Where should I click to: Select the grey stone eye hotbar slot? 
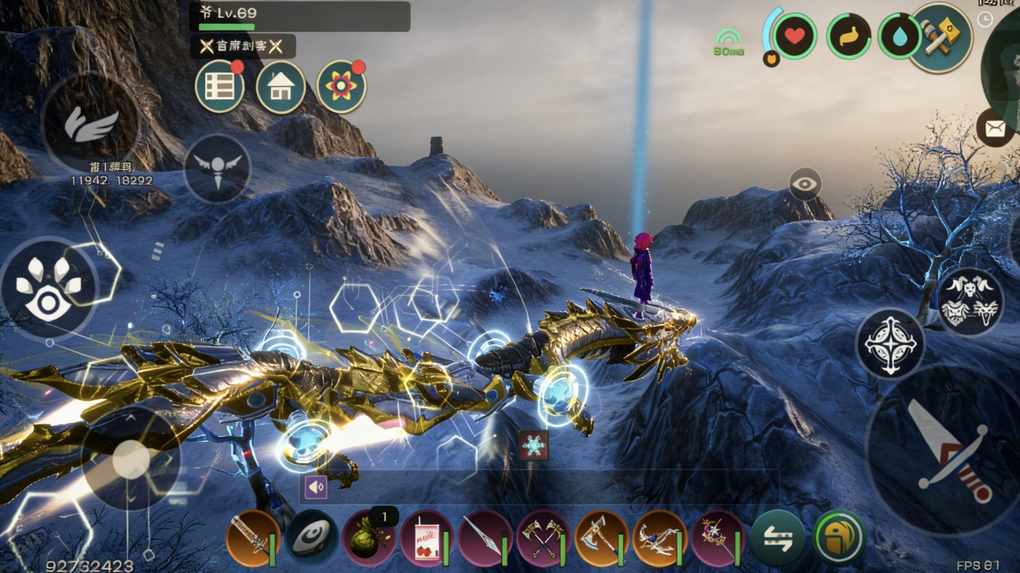click(311, 538)
